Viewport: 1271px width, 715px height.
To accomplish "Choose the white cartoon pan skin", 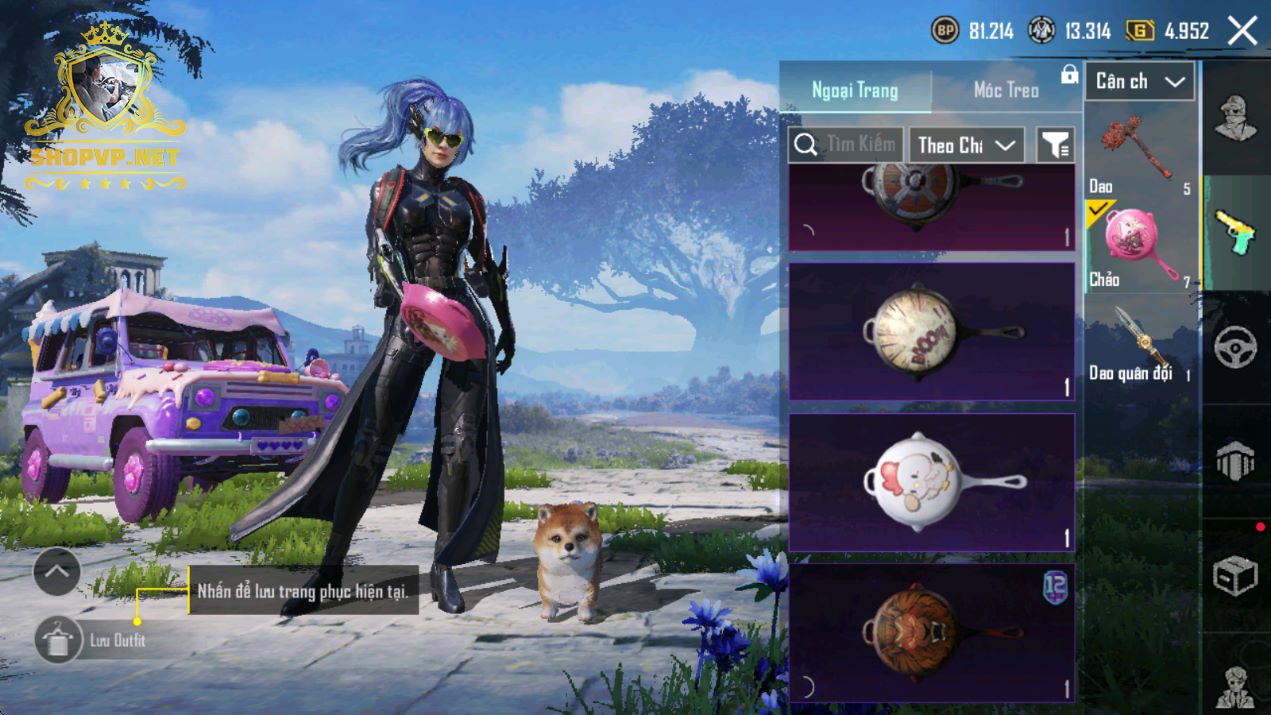I will tap(931, 482).
